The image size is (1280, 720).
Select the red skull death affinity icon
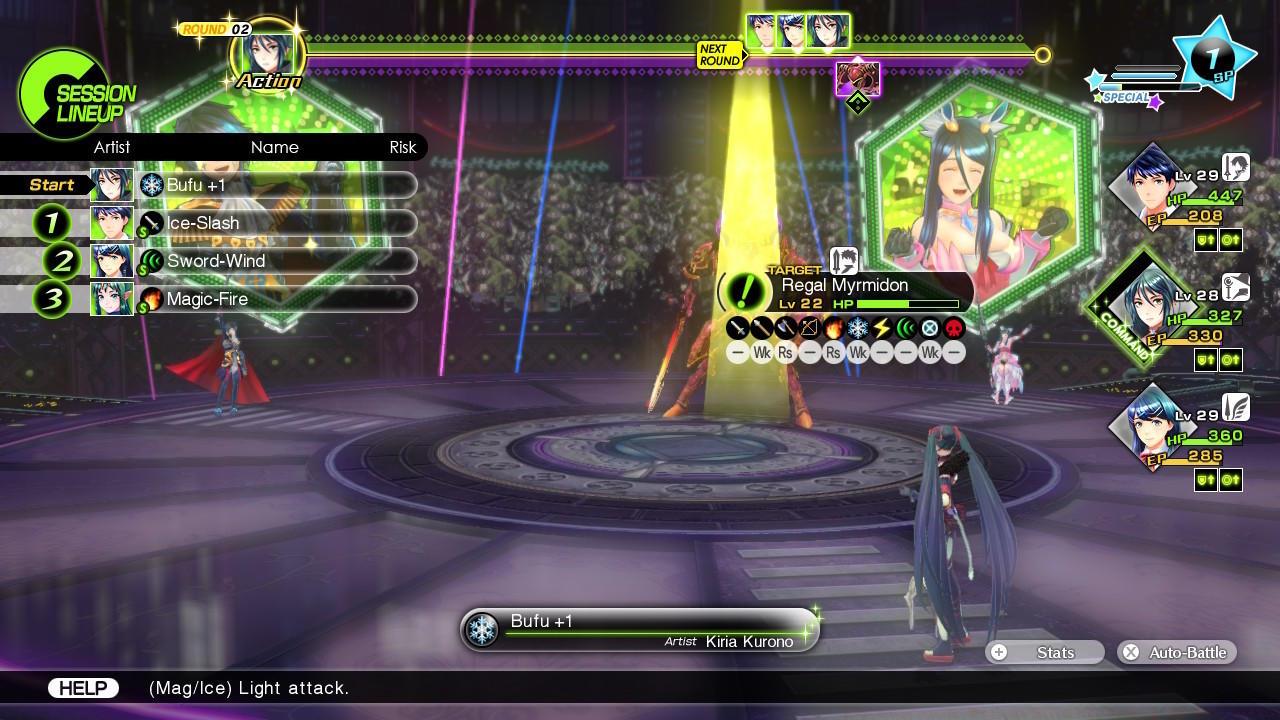pos(953,328)
